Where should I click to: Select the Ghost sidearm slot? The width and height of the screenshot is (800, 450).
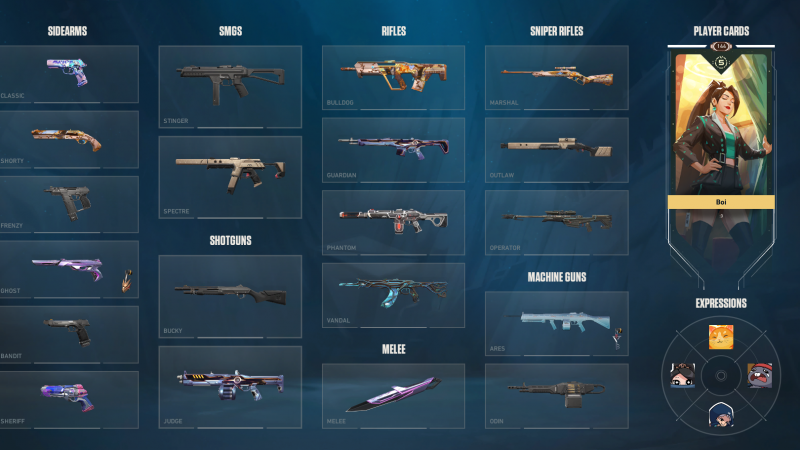69,268
